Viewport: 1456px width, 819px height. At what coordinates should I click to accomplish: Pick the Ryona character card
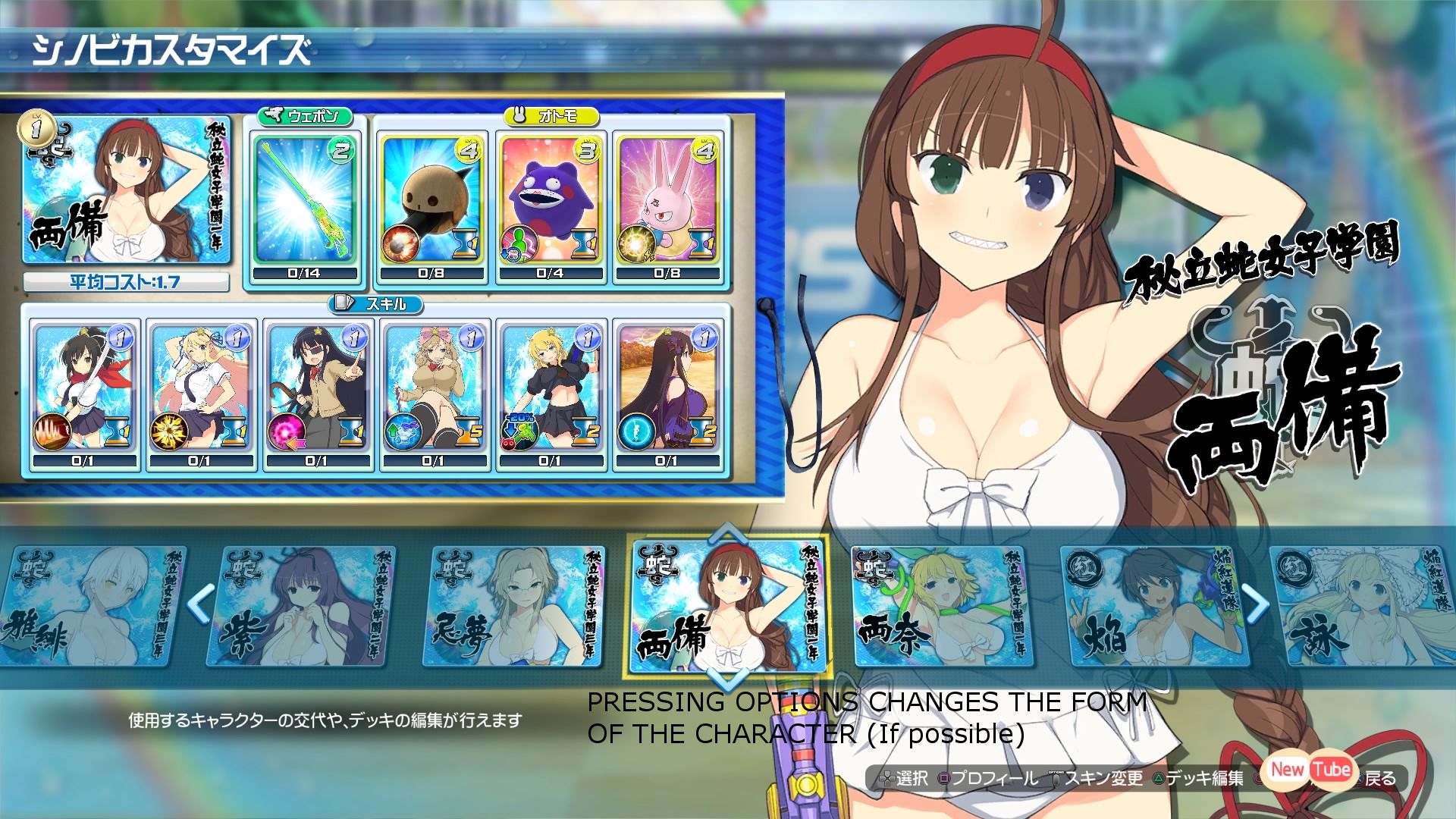939,607
